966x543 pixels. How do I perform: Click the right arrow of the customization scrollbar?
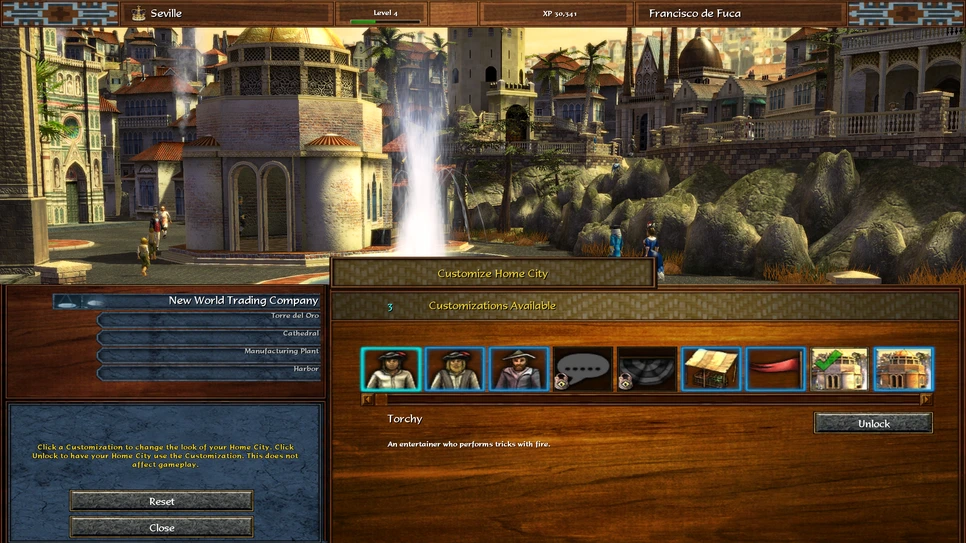coord(926,399)
